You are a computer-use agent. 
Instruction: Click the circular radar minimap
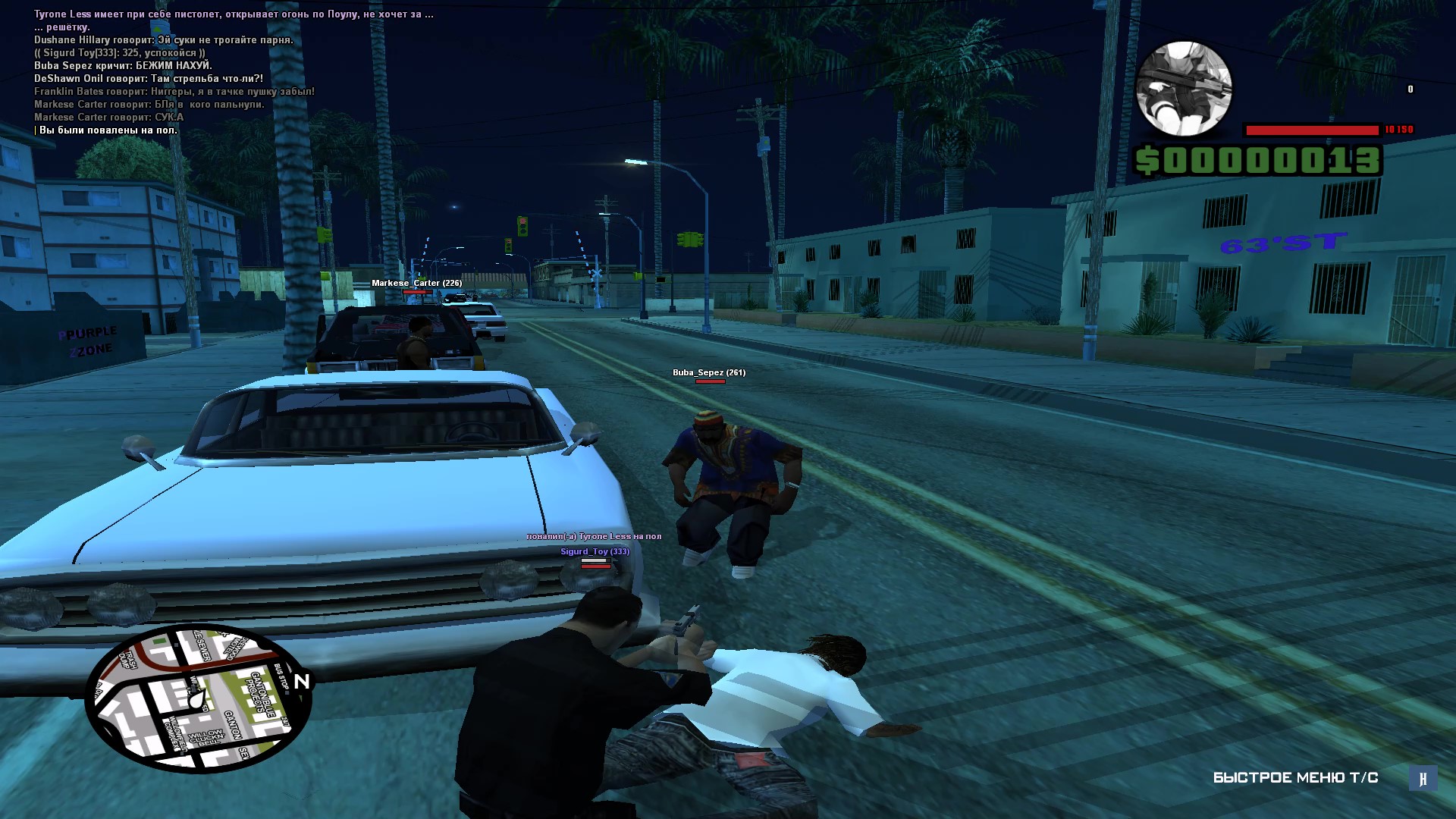click(199, 698)
